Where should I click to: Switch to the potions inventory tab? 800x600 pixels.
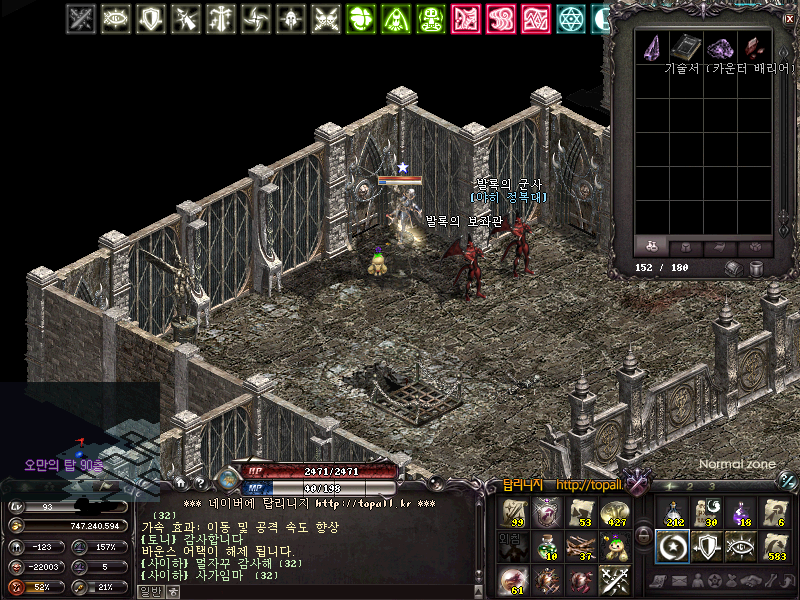[651, 247]
